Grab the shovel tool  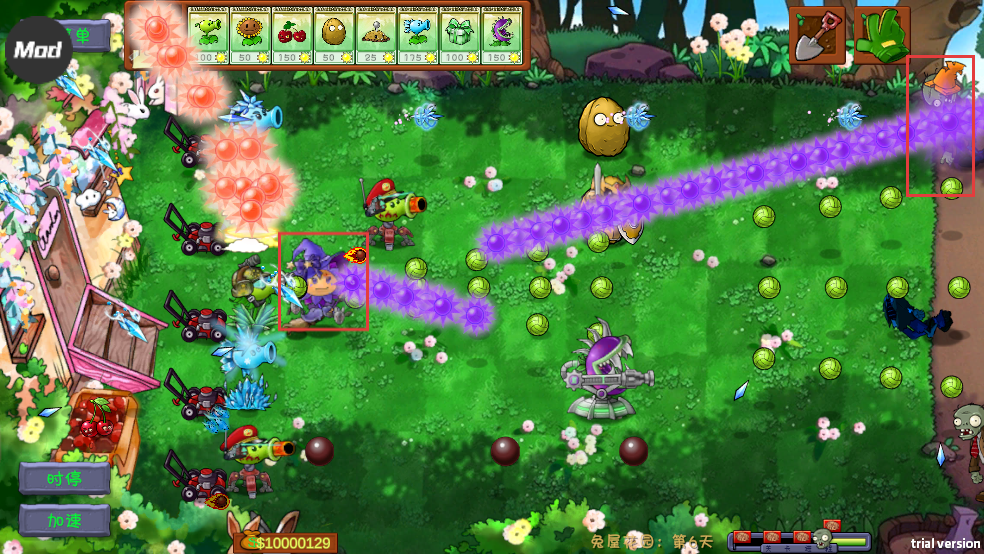point(817,36)
